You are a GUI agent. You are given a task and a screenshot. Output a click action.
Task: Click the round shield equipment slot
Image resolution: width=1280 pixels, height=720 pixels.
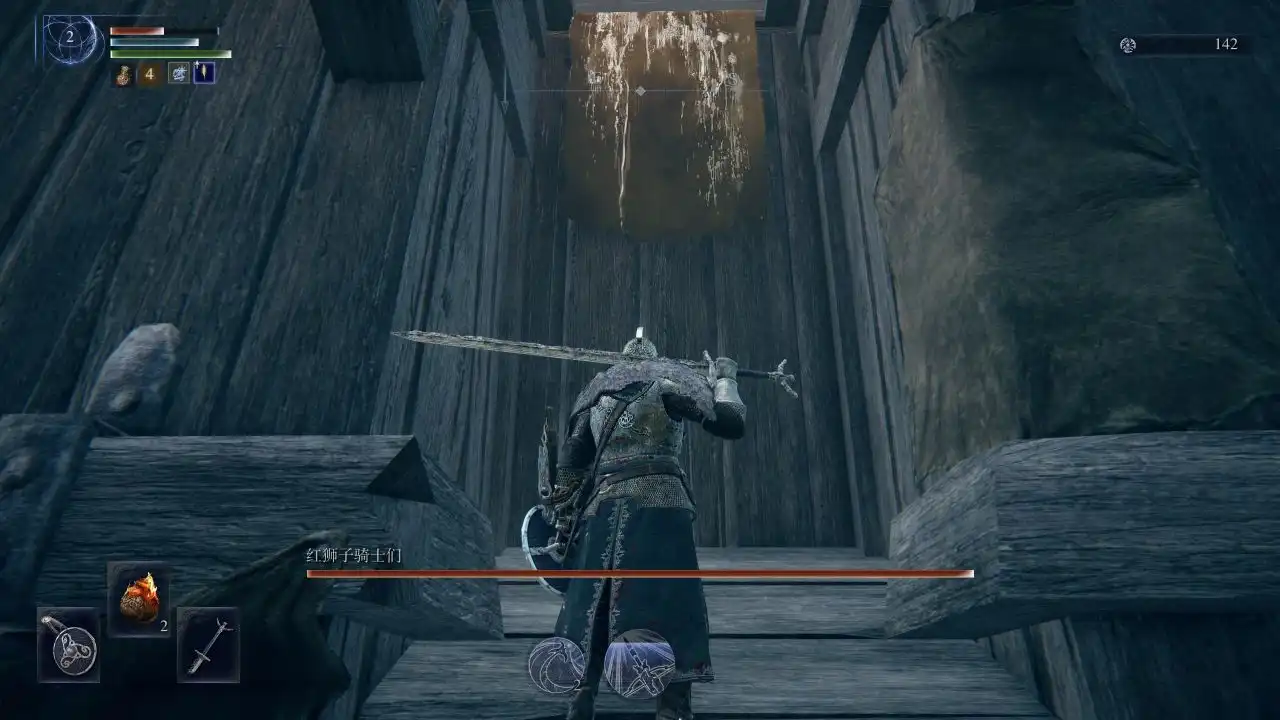click(69, 644)
